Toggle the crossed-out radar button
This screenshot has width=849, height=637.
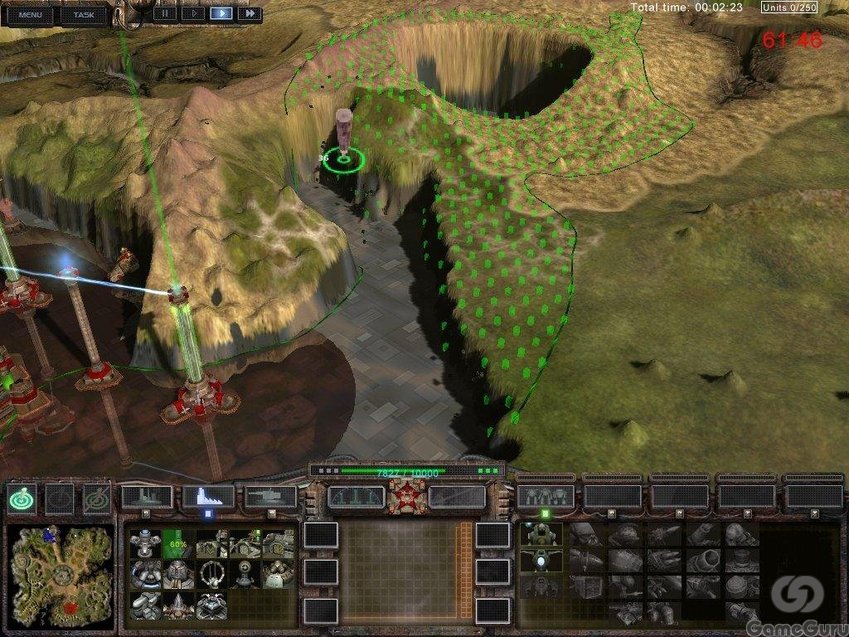pos(97,497)
